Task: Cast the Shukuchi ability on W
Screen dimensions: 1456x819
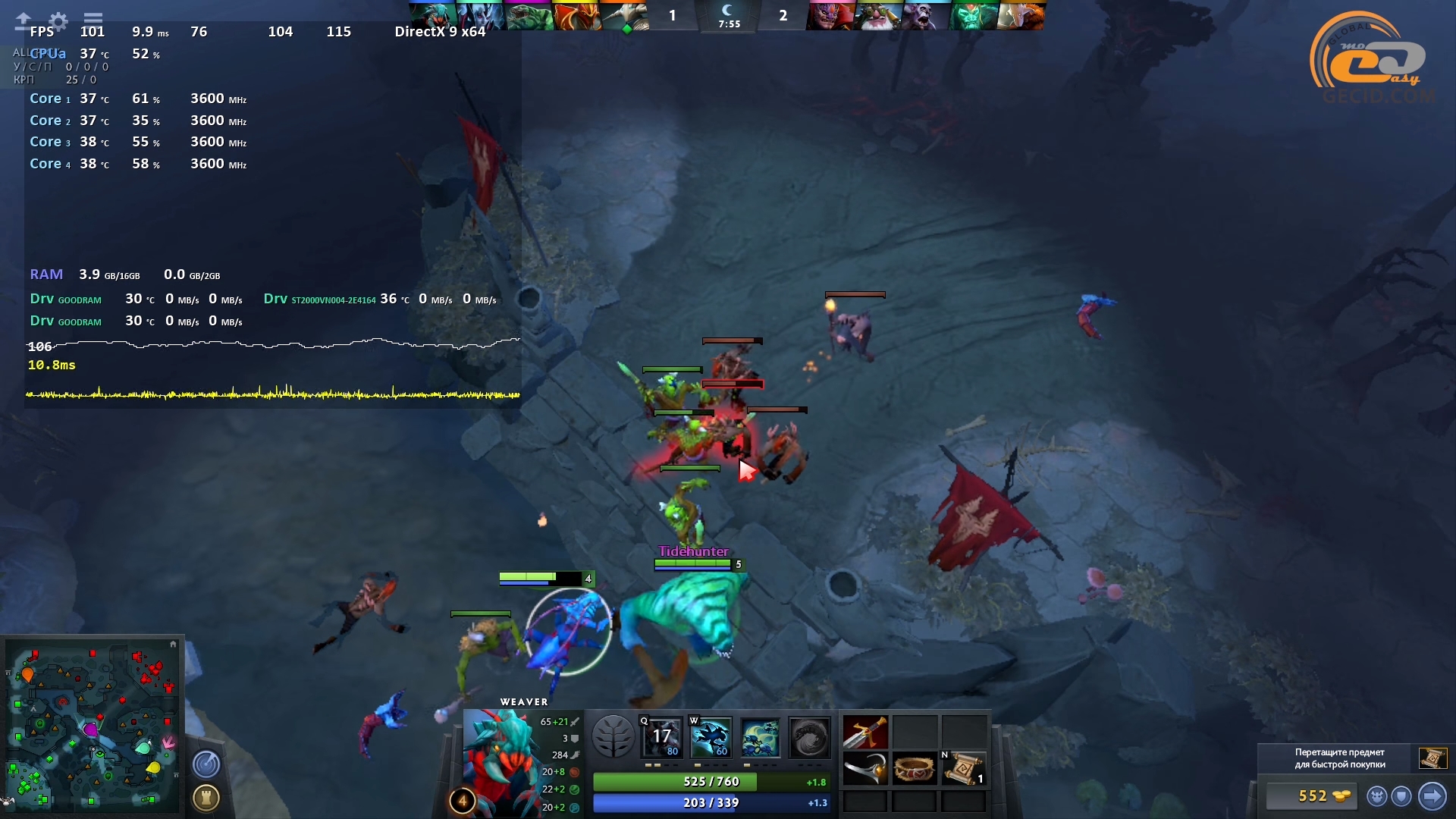Action: tap(711, 737)
